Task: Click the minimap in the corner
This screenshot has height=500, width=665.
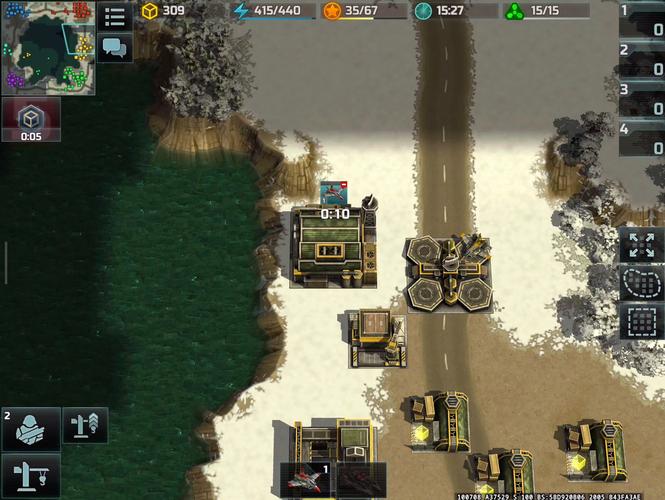Action: [48, 47]
